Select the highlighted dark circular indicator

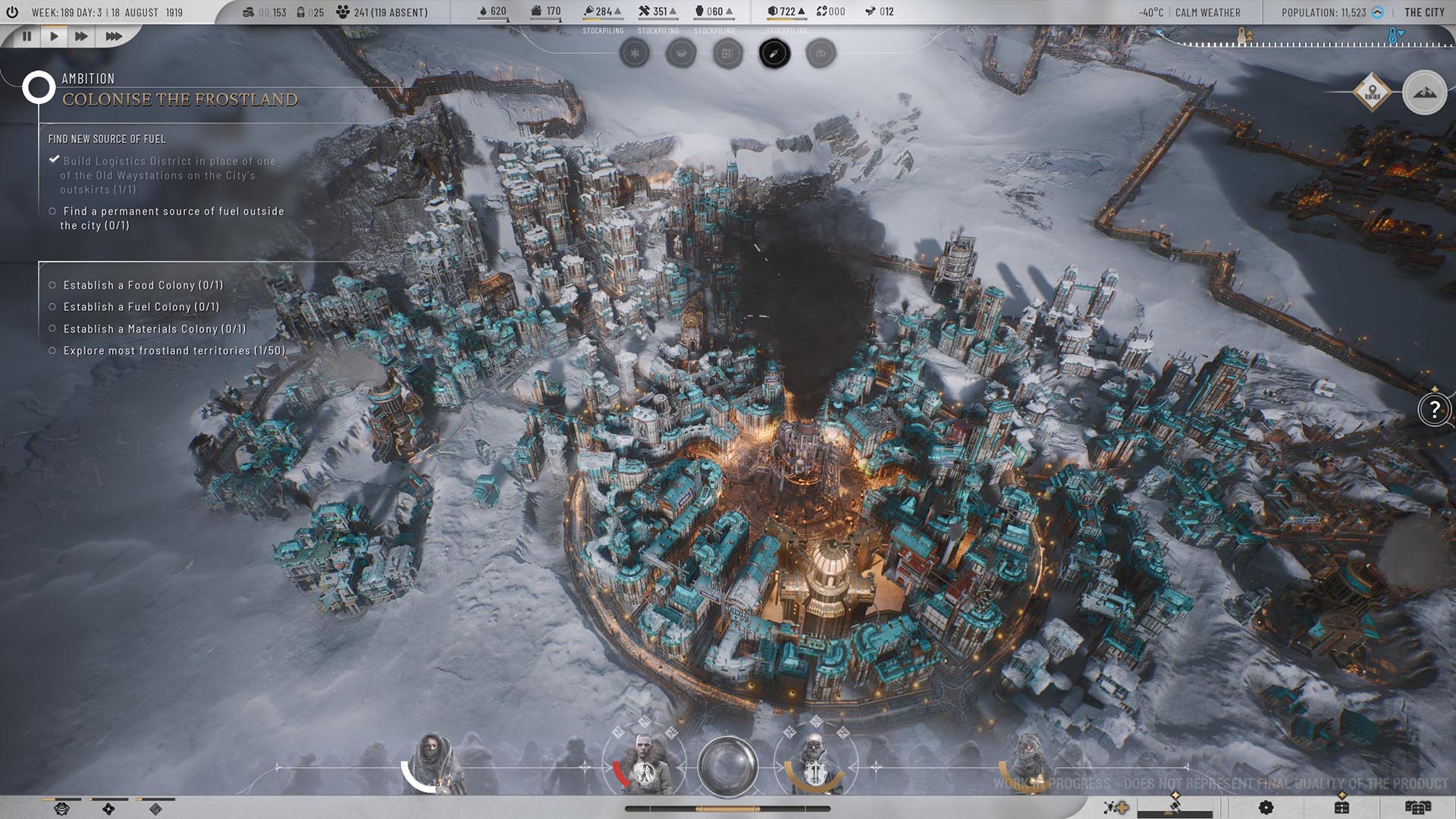(x=774, y=54)
